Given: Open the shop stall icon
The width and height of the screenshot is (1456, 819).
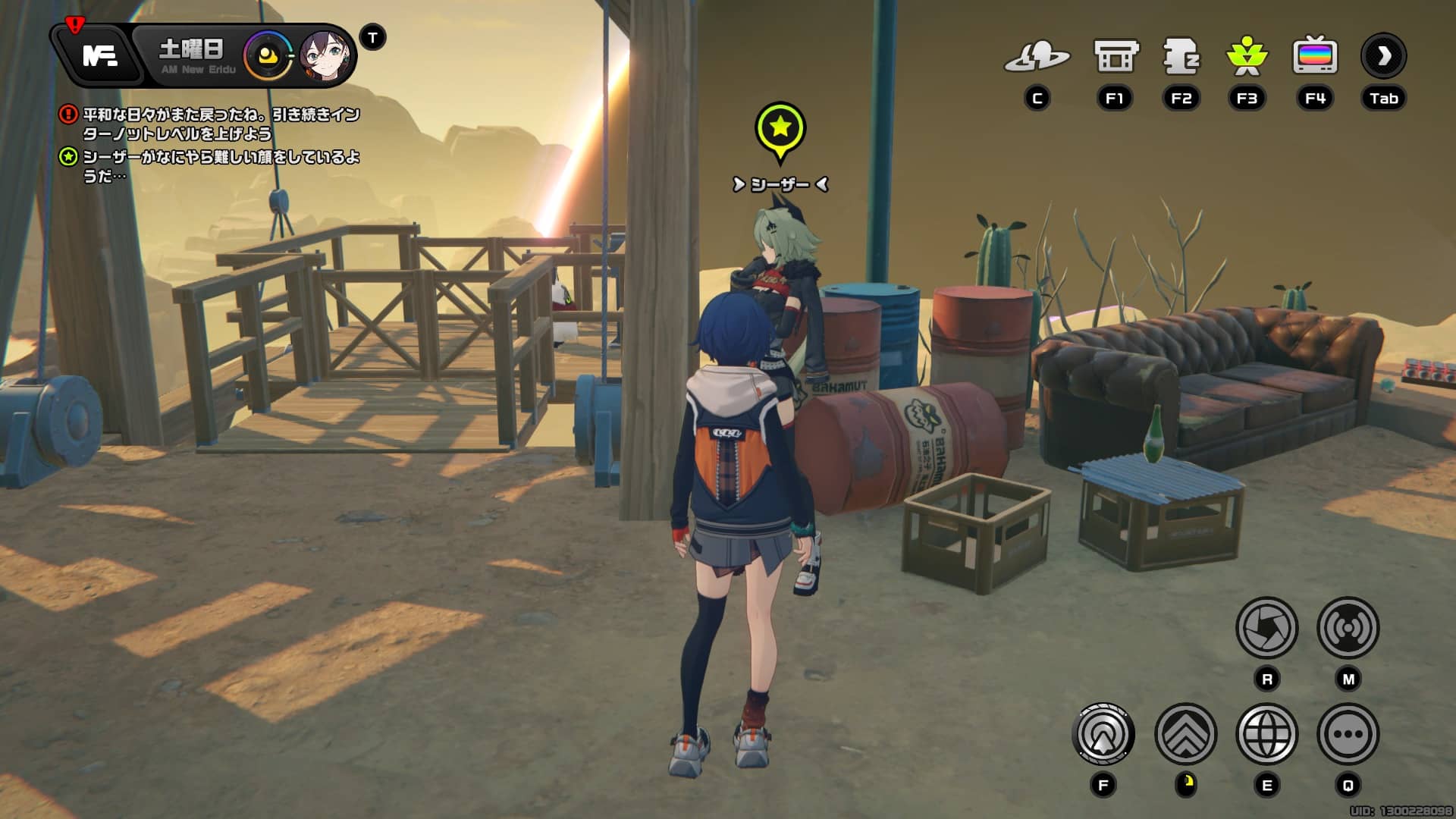Looking at the screenshot, I should (x=1115, y=56).
